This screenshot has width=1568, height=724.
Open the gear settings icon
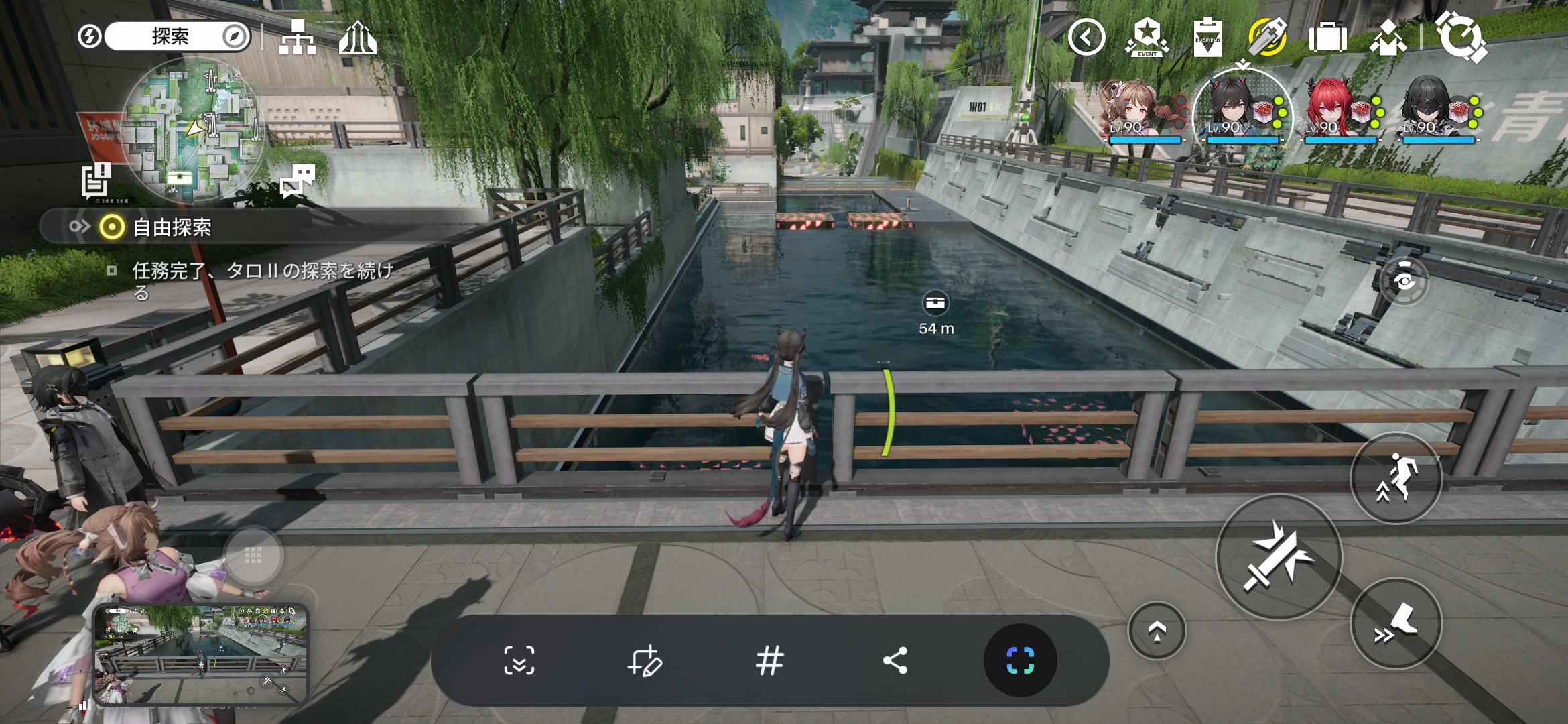point(1461,36)
